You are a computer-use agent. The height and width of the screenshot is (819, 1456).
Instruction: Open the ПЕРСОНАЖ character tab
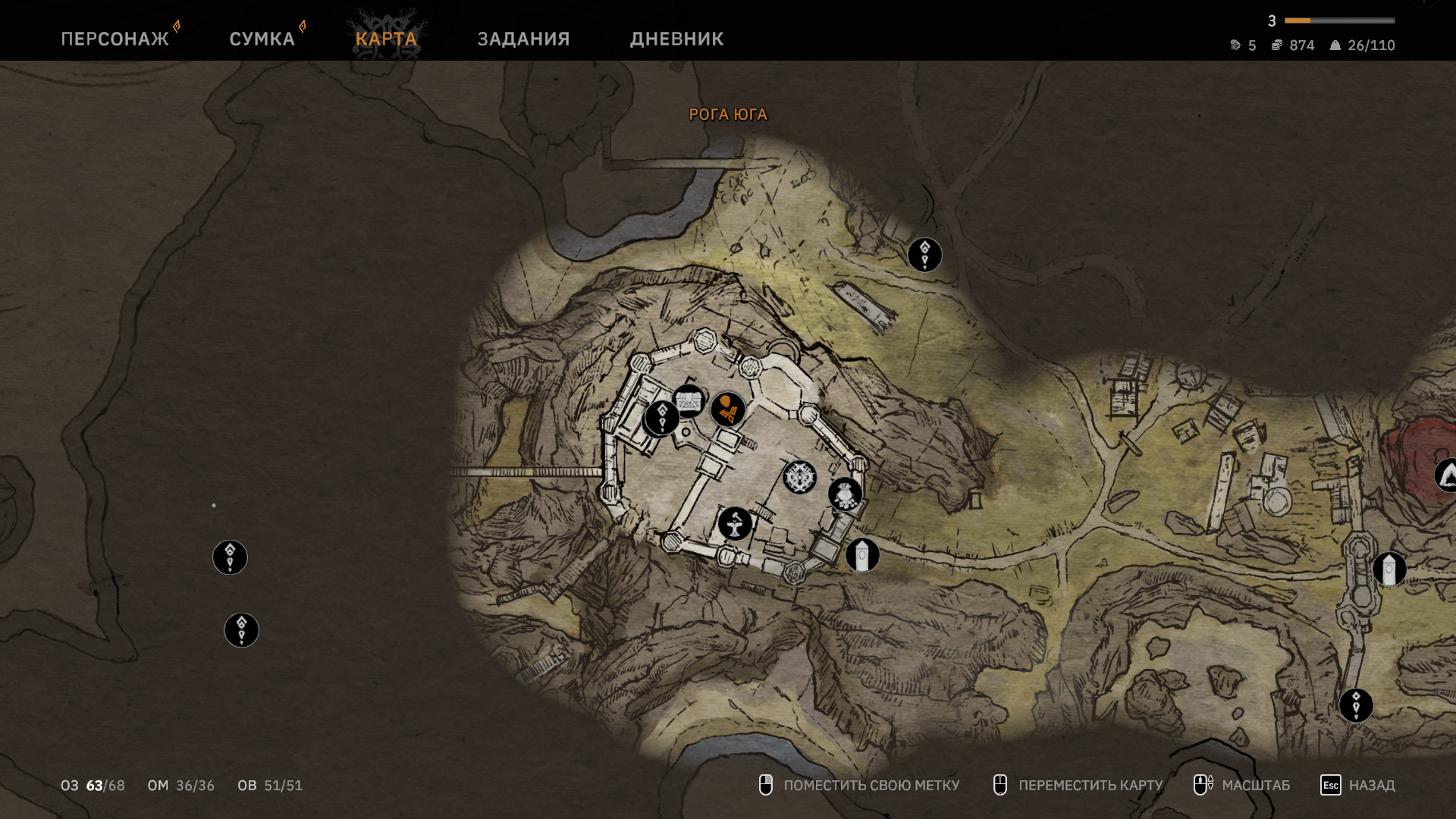115,39
